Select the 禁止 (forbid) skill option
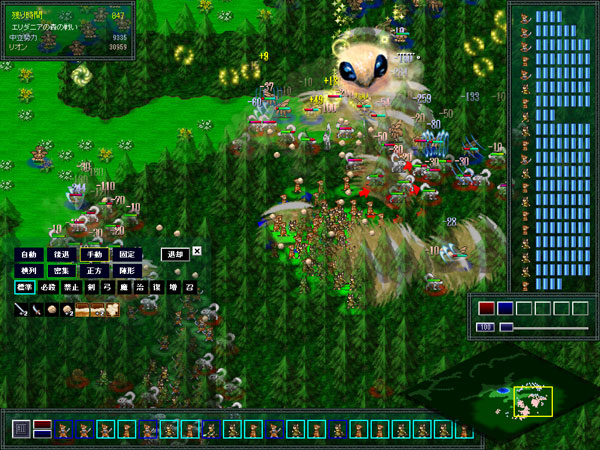This screenshot has width=600, height=450. [69, 288]
